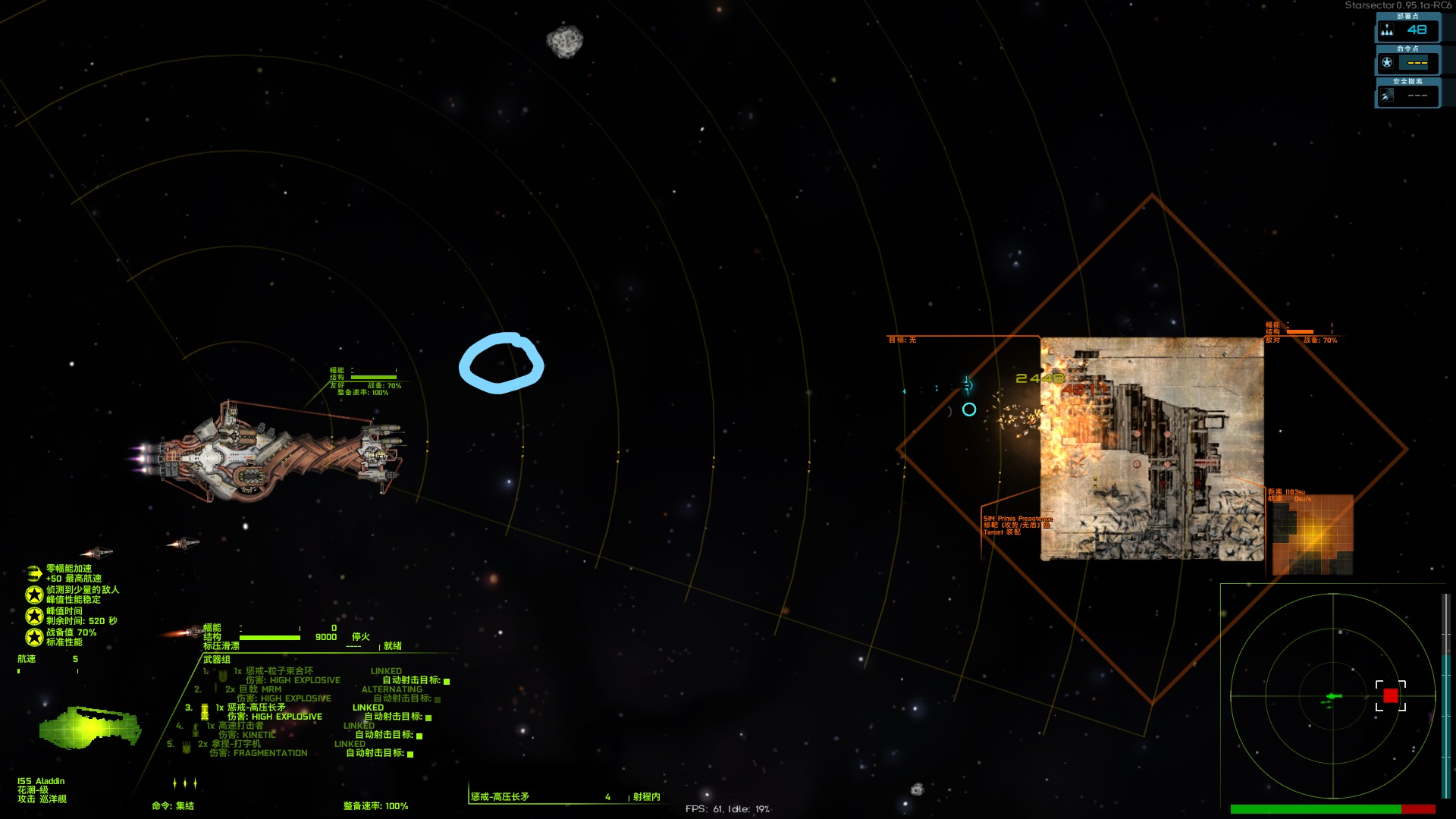1456x819 pixels.
Task: Select weapon group 3 惩戒-高压长矛
Action: pyautogui.click(x=256, y=708)
